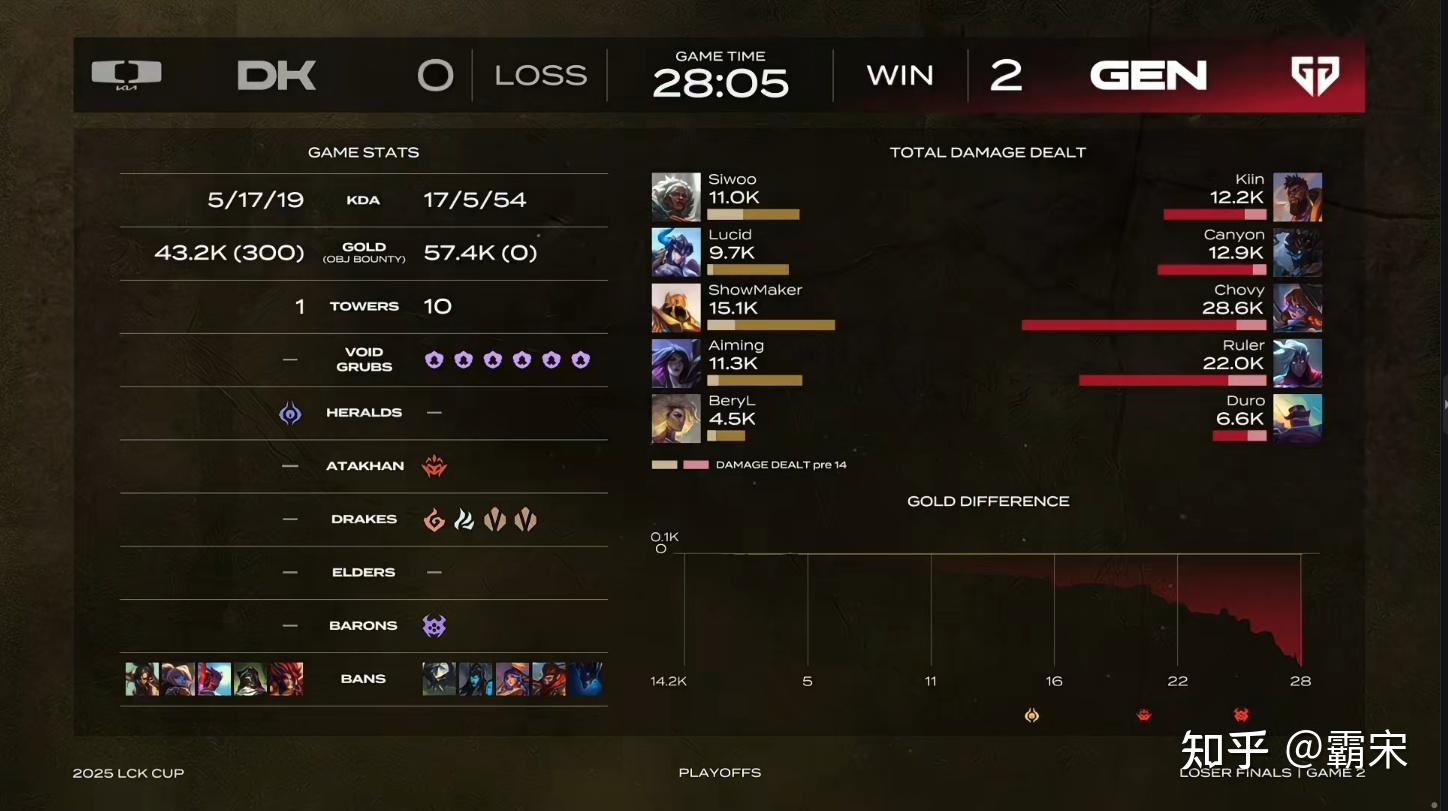Screen dimensions: 1448x811
Task: Select the red Atakhan icon in the Atakhan row
Action: [434, 466]
